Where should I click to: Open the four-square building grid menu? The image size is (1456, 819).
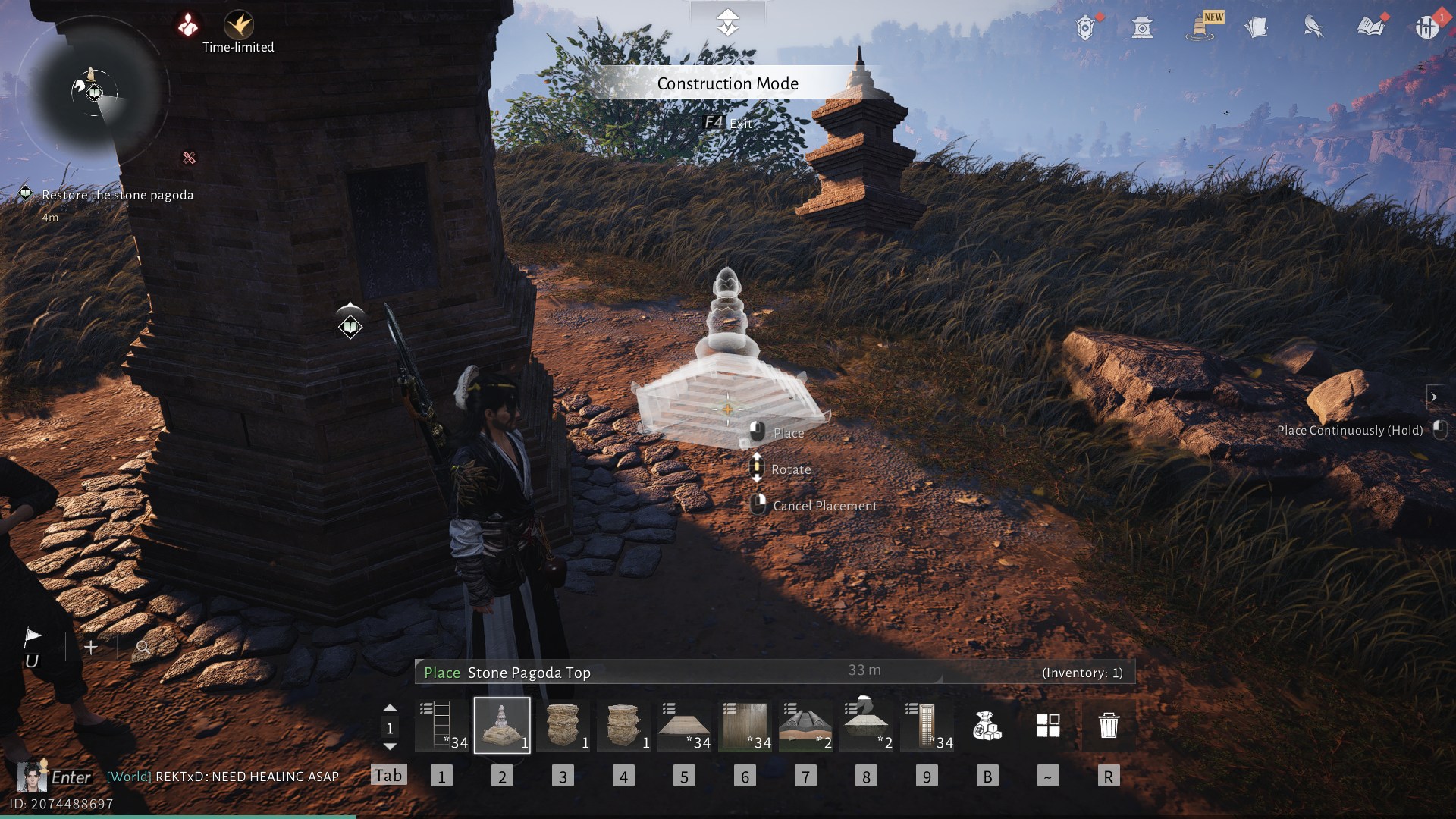1048,726
